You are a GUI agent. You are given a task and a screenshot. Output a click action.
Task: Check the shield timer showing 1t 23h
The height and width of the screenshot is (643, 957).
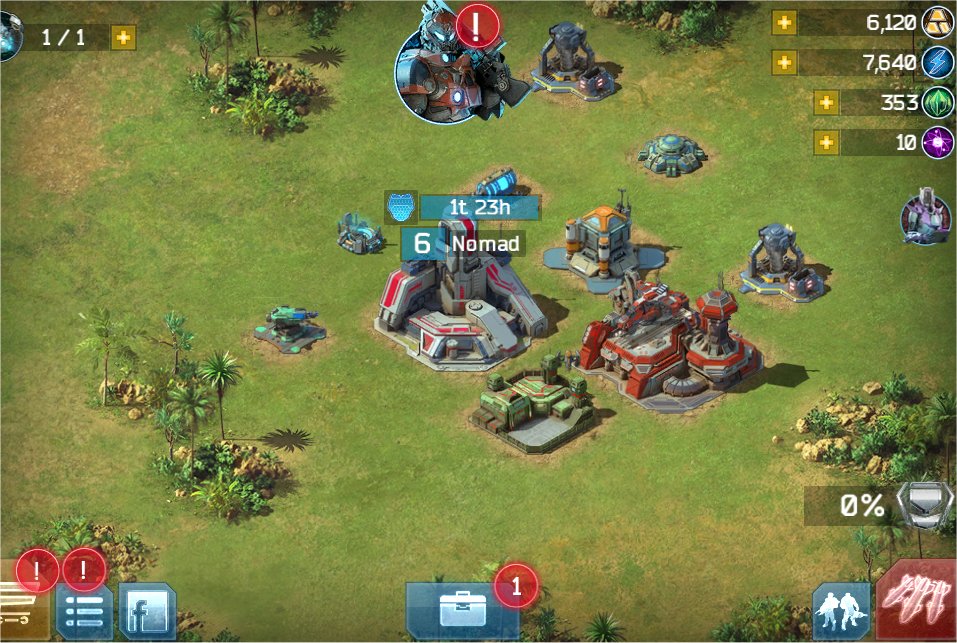pos(466,208)
